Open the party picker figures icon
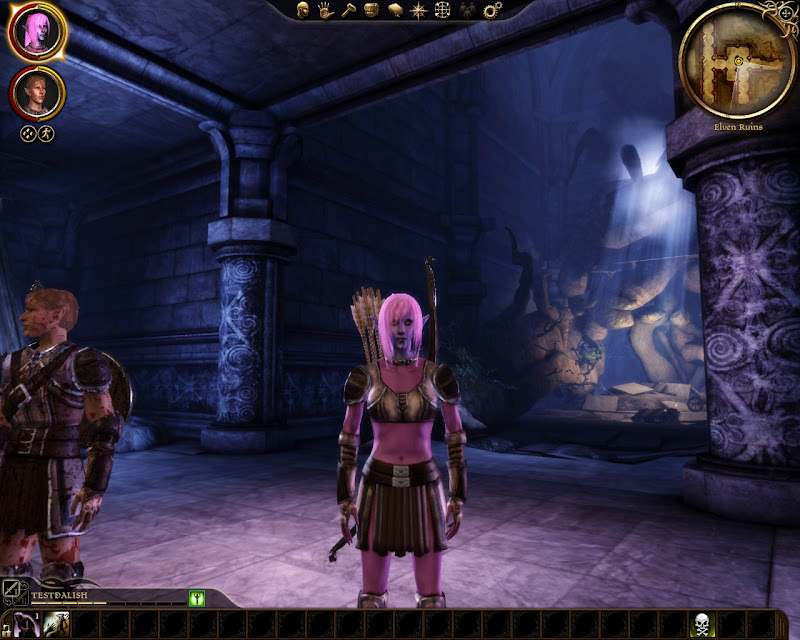 coord(466,10)
